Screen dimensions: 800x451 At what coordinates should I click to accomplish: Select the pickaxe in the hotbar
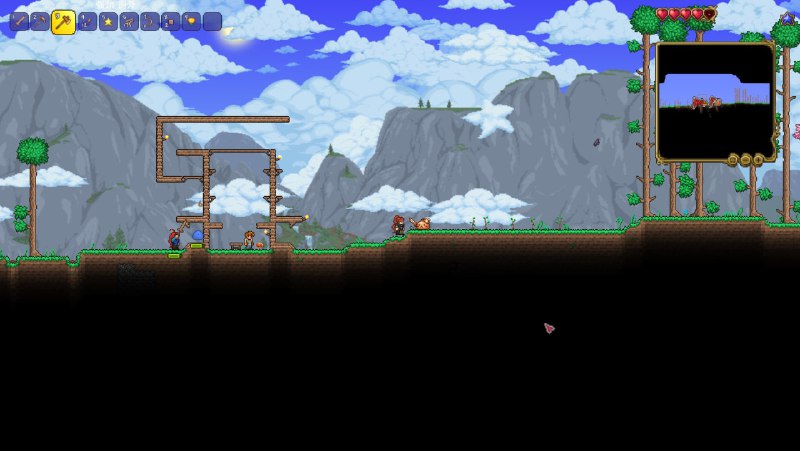[x=40, y=21]
